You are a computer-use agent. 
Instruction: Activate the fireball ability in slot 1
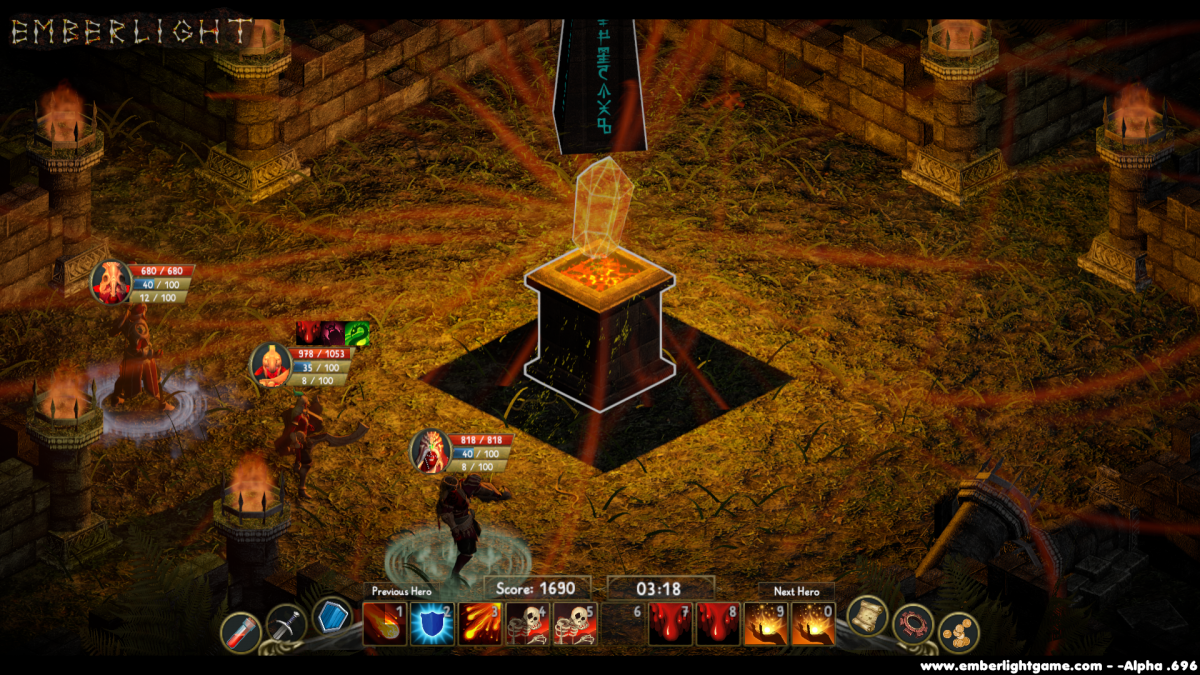point(384,624)
